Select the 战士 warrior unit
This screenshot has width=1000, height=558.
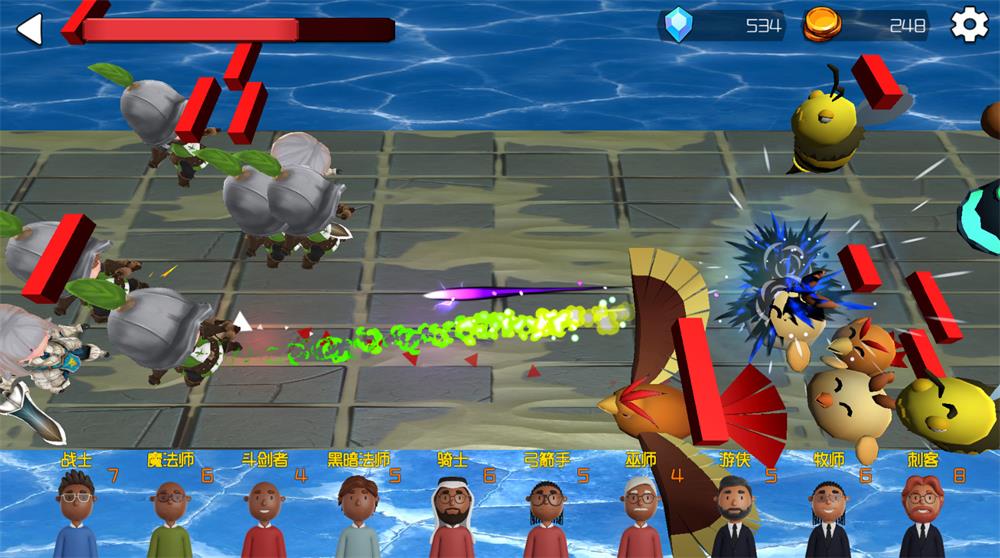click(76, 510)
